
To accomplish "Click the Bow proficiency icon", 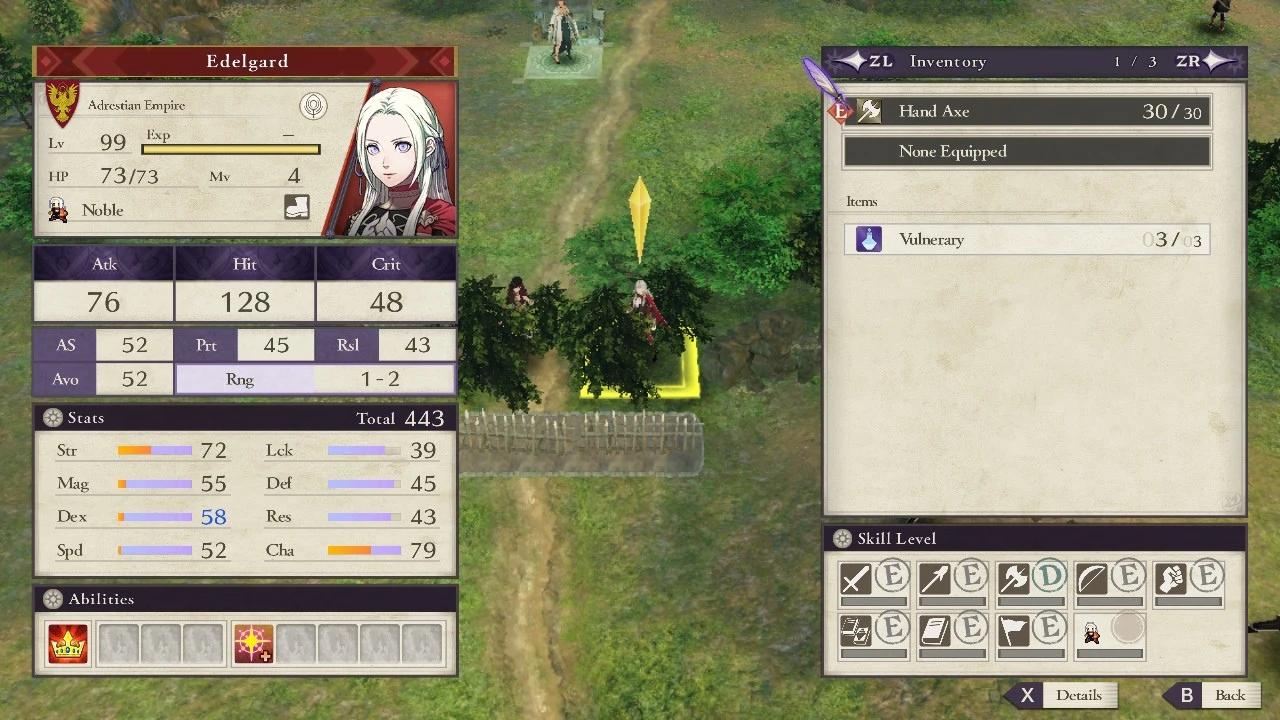I will pyautogui.click(x=1092, y=577).
